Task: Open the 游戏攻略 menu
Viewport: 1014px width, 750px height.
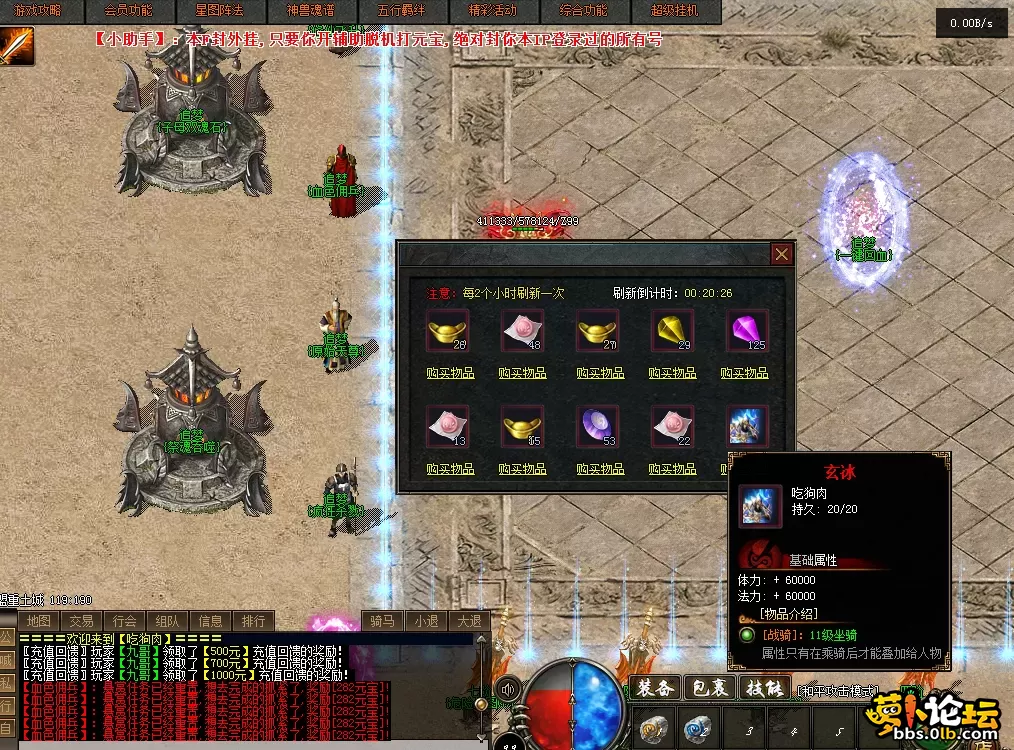Action: pyautogui.click(x=40, y=11)
